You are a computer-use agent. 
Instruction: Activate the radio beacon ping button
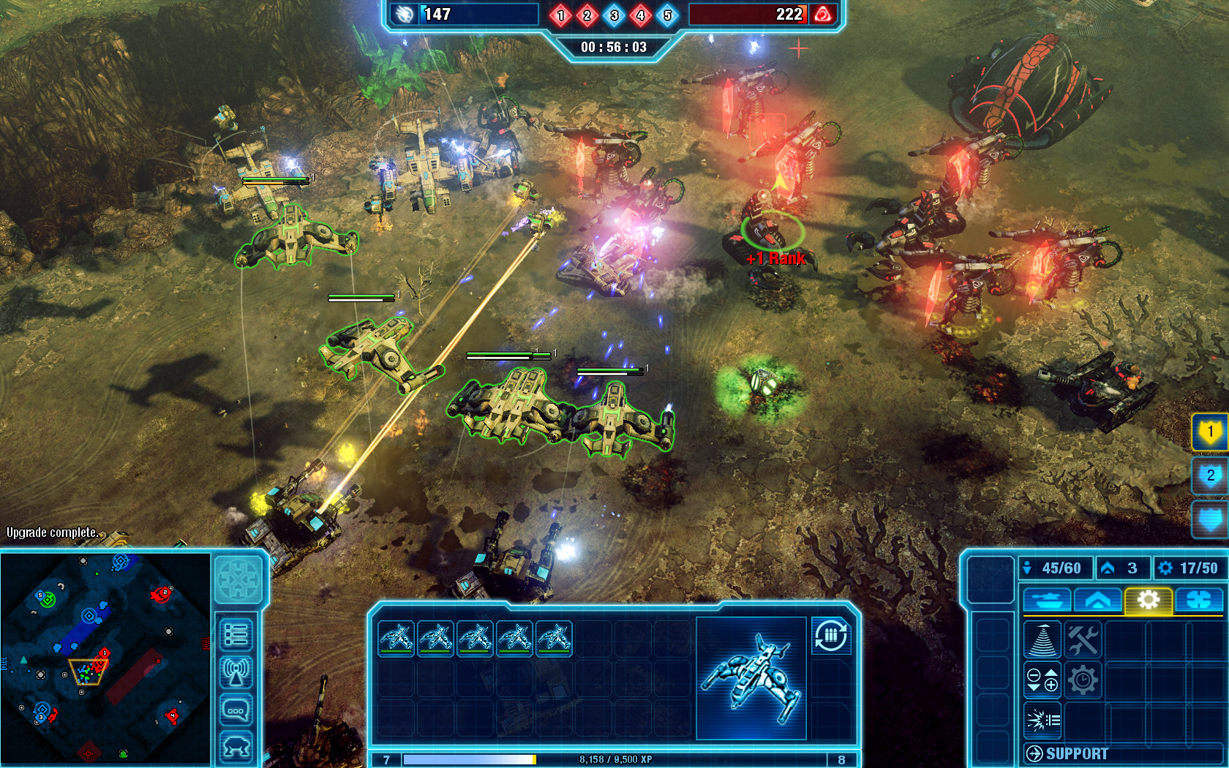click(237, 672)
